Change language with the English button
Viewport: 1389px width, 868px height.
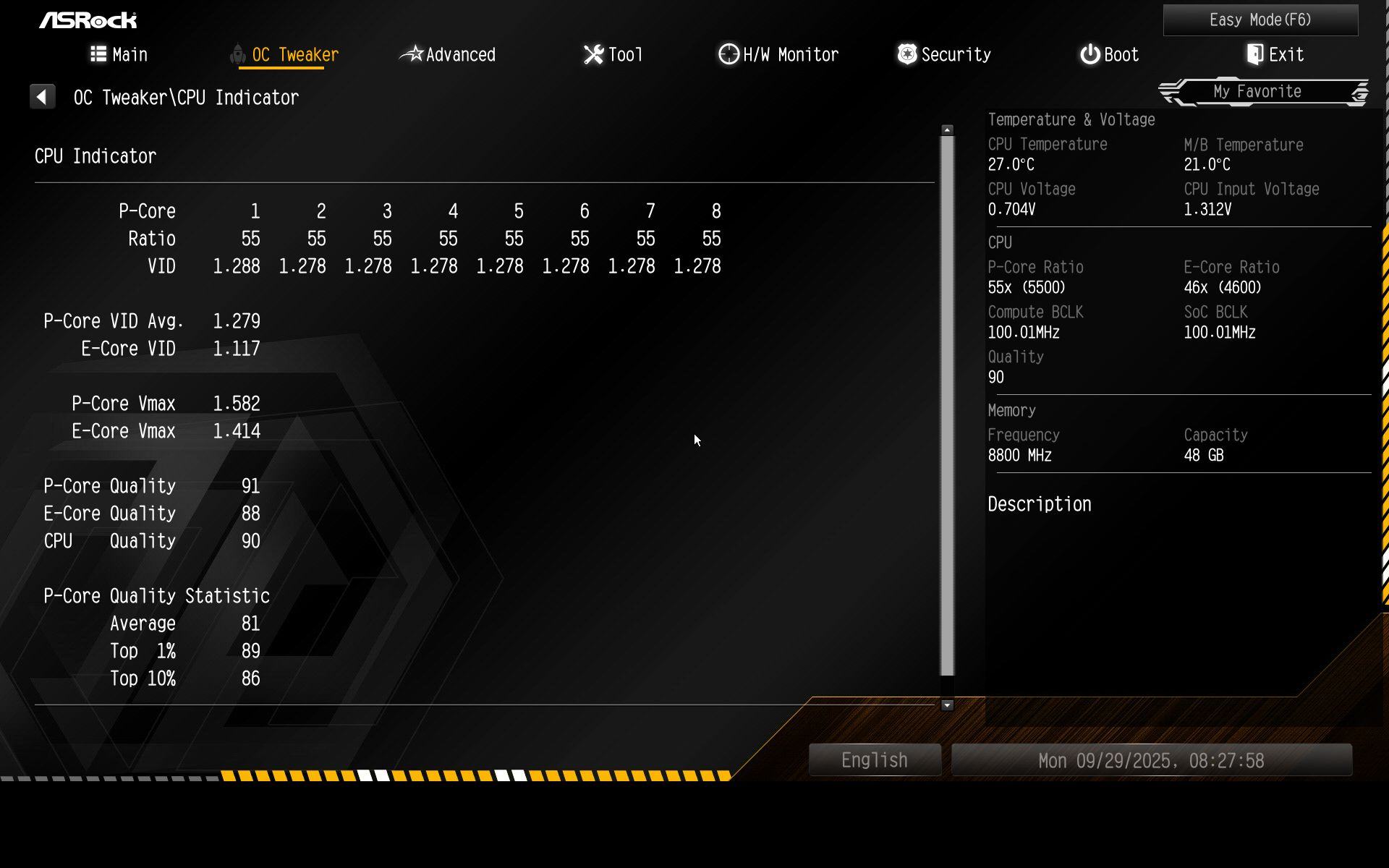coord(874,760)
